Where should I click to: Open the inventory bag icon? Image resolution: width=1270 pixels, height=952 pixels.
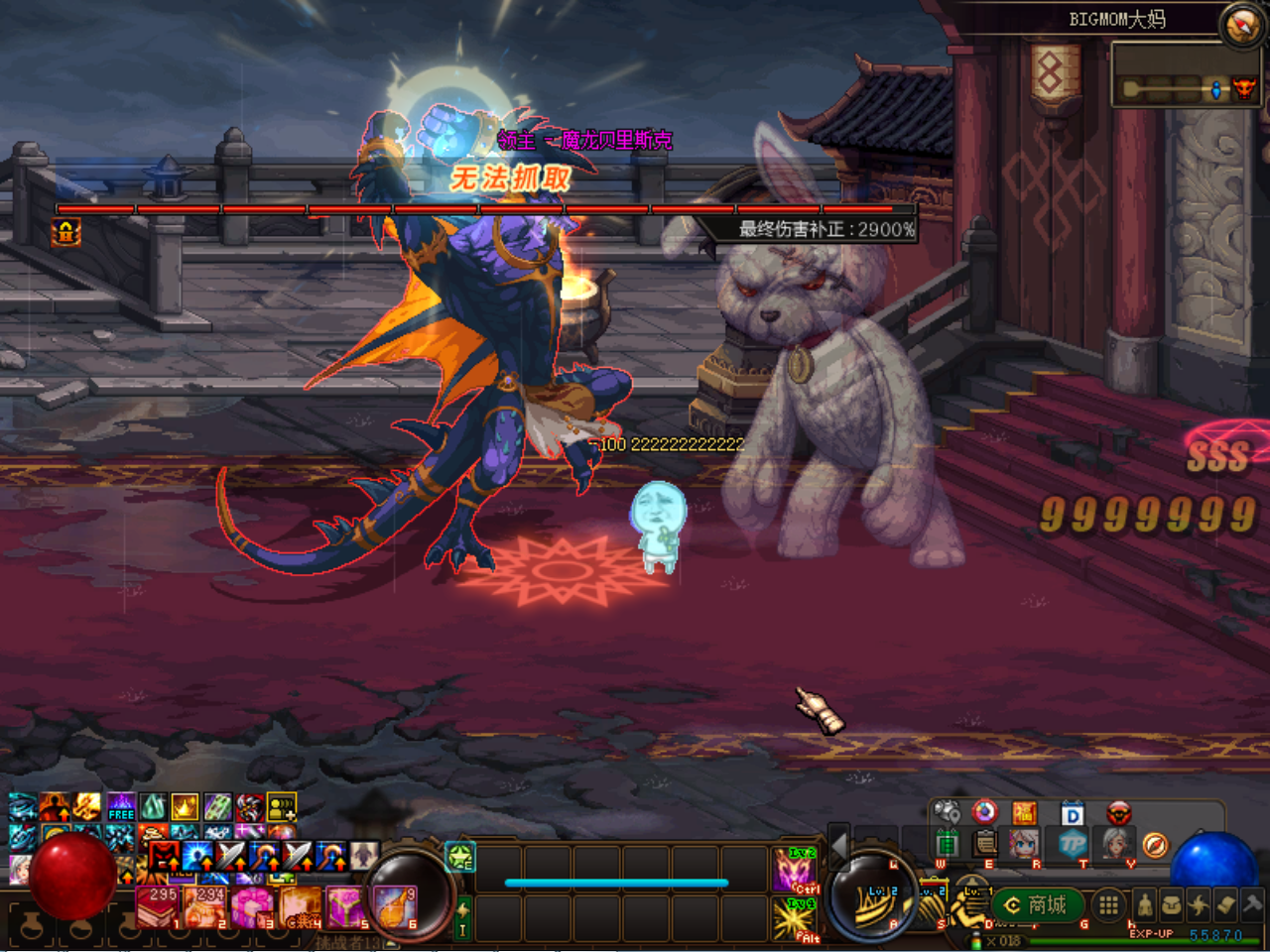tap(1173, 904)
